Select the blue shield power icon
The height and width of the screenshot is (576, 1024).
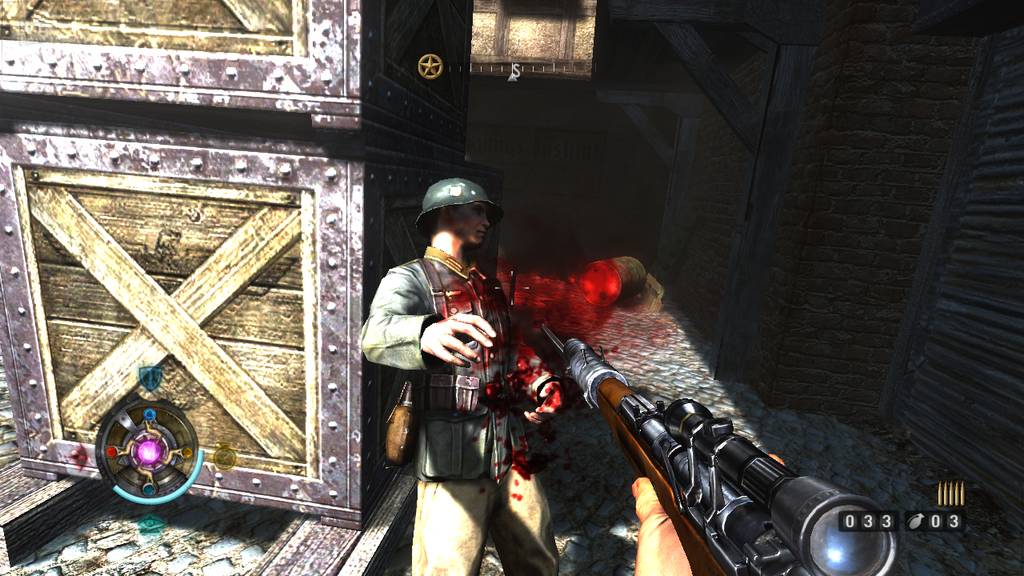(150, 378)
